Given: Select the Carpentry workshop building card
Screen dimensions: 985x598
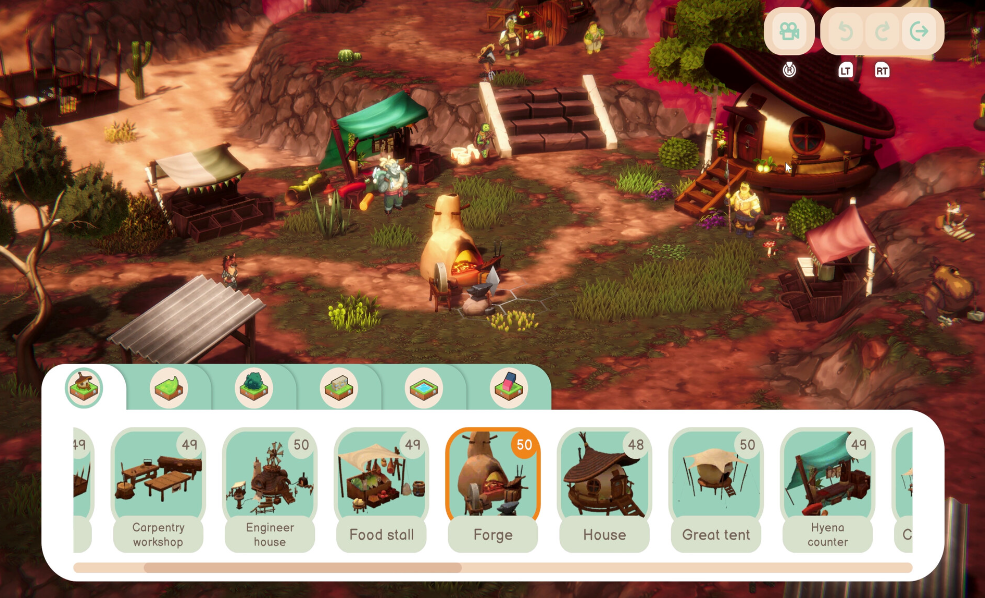Looking at the screenshot, I should click(x=158, y=489).
